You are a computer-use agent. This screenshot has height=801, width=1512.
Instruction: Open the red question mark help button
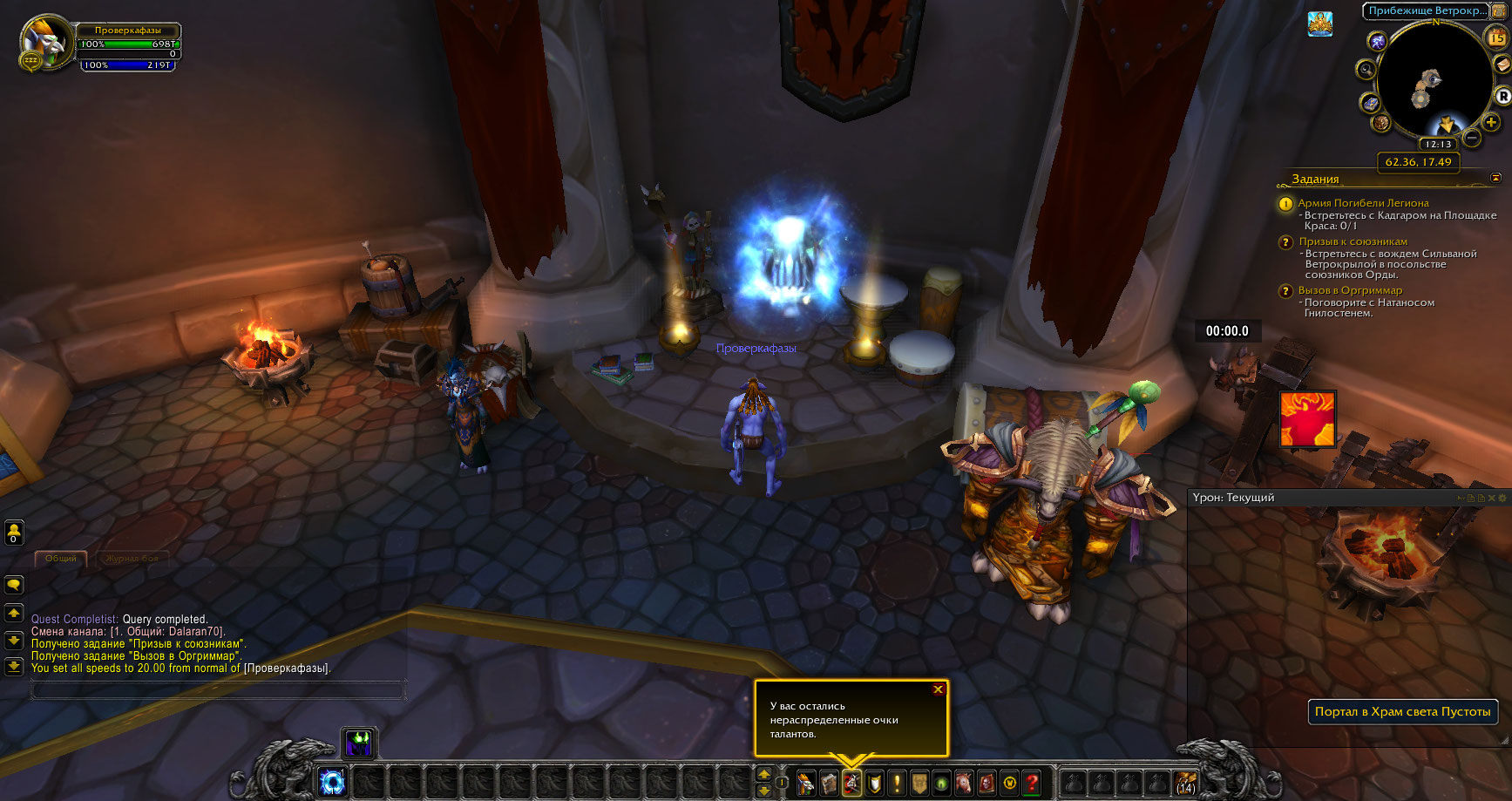point(1032,784)
